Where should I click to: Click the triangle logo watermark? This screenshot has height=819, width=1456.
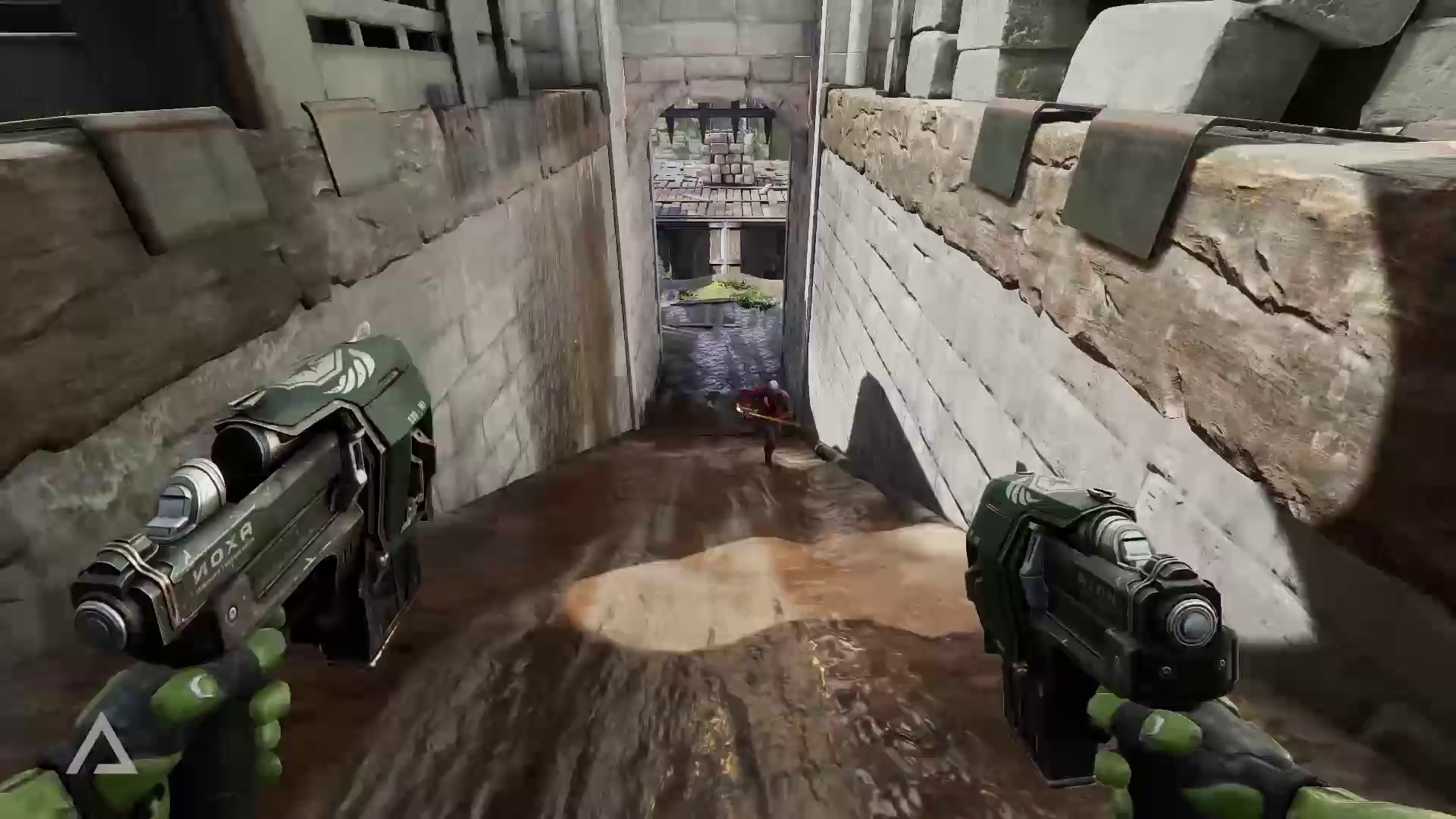click(x=101, y=746)
